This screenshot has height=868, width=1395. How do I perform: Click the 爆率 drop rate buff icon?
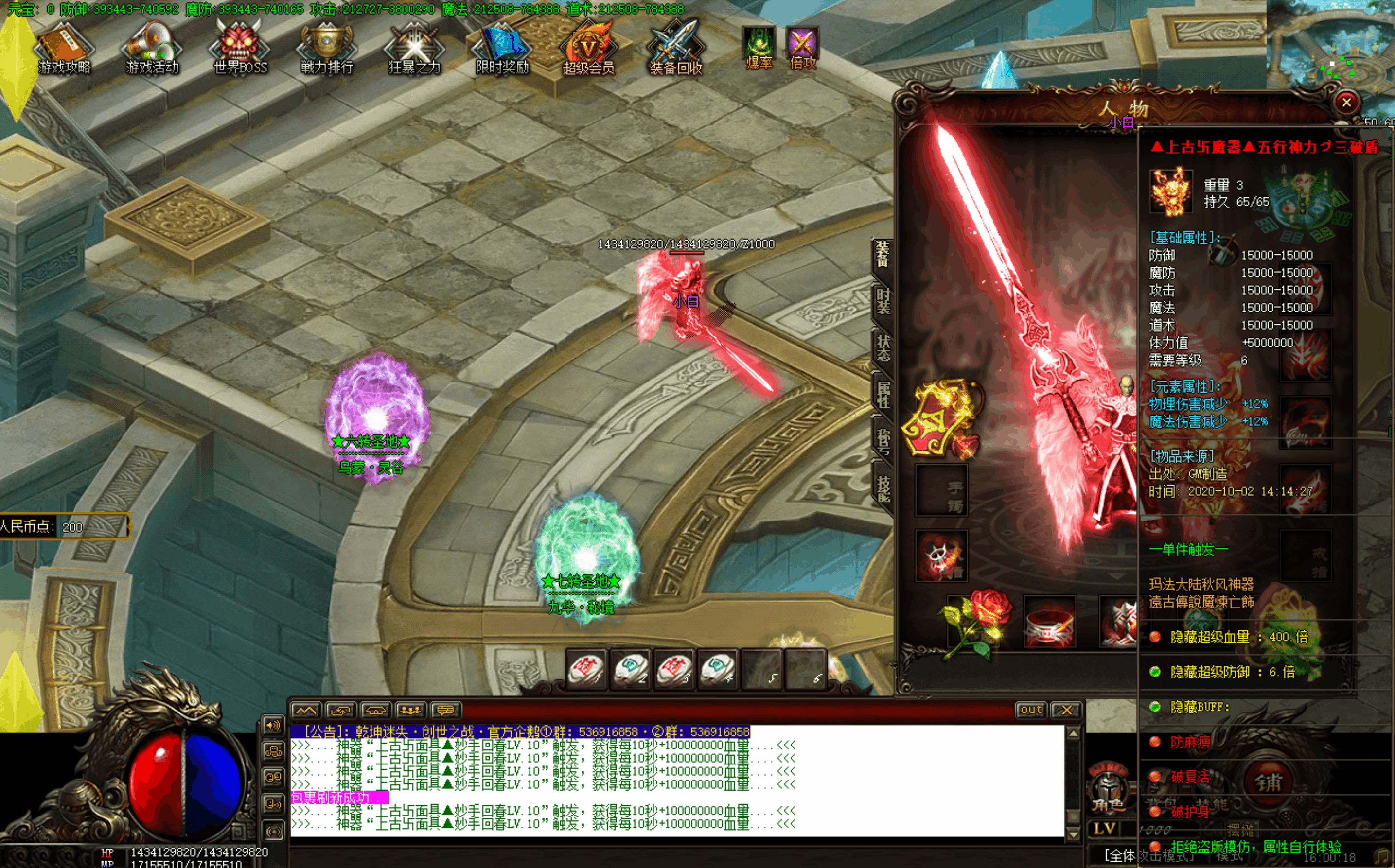(x=759, y=48)
